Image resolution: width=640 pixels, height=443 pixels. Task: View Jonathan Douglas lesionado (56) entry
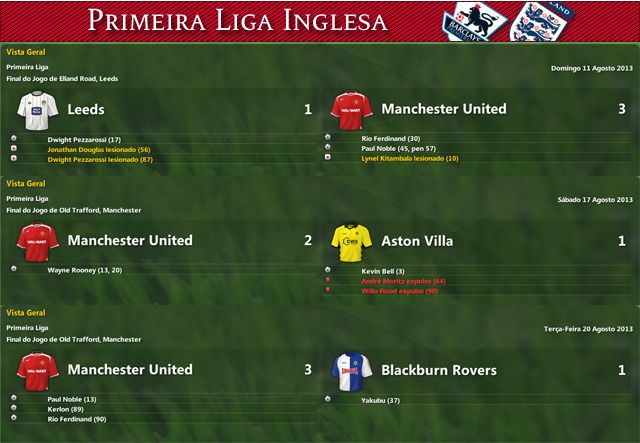pyautogui.click(x=98, y=149)
